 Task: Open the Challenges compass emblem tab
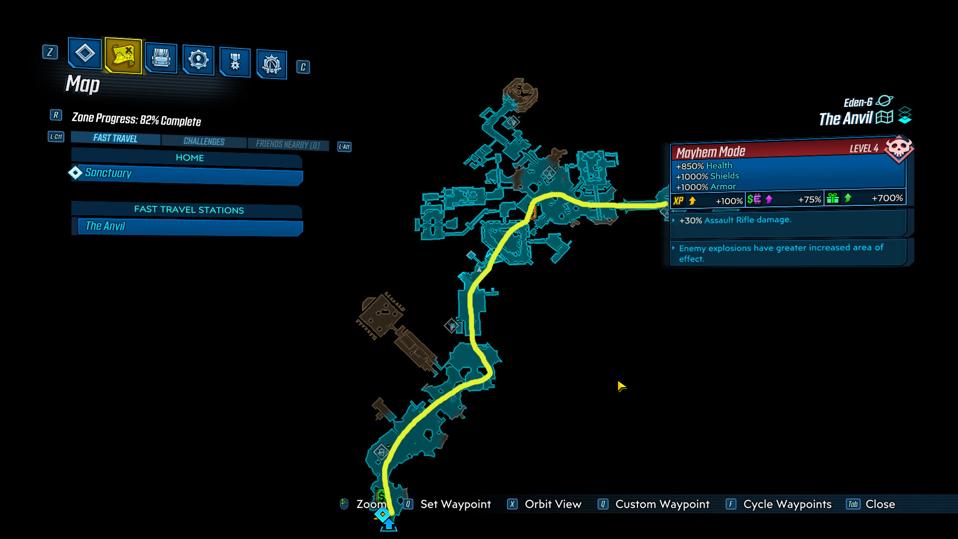271,64
